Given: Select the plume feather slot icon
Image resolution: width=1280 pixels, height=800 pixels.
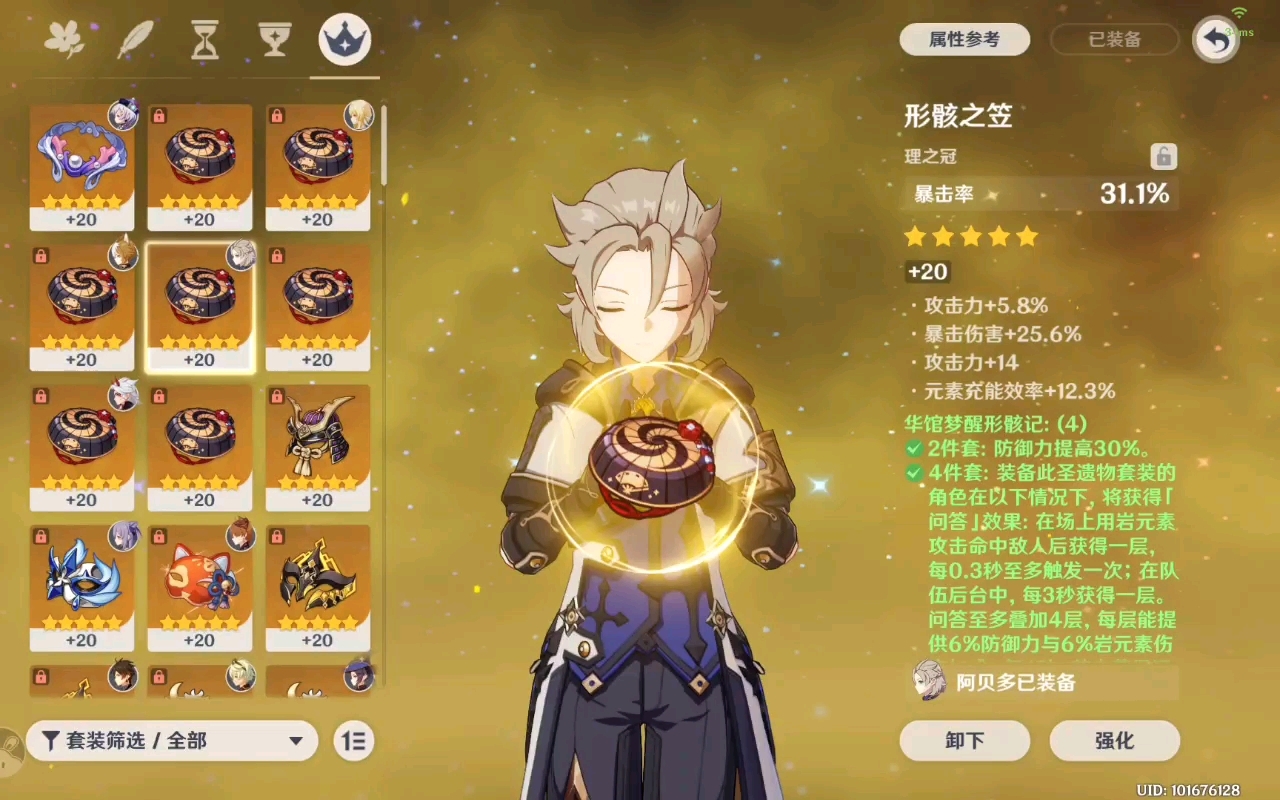Looking at the screenshot, I should [x=136, y=38].
